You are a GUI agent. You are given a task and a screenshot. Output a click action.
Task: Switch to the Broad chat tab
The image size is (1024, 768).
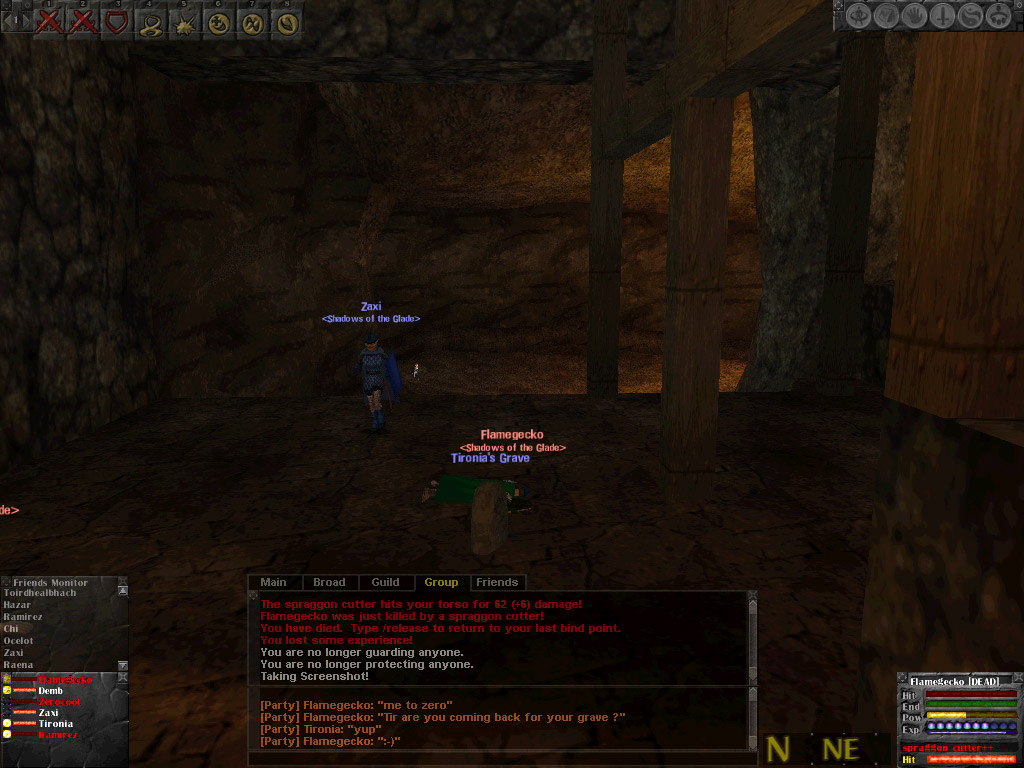coord(329,582)
